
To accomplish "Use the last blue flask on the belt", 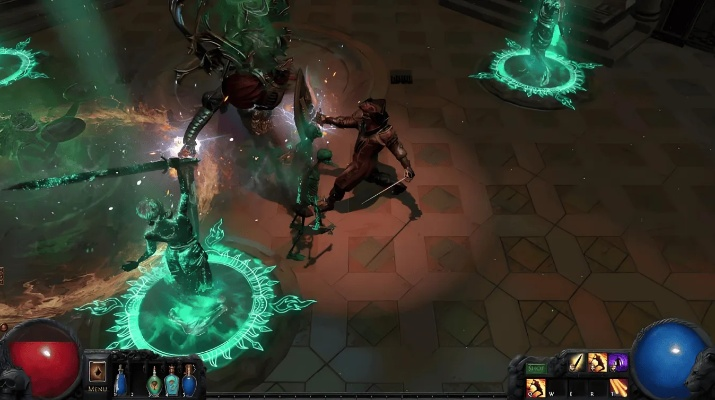I will point(190,380).
